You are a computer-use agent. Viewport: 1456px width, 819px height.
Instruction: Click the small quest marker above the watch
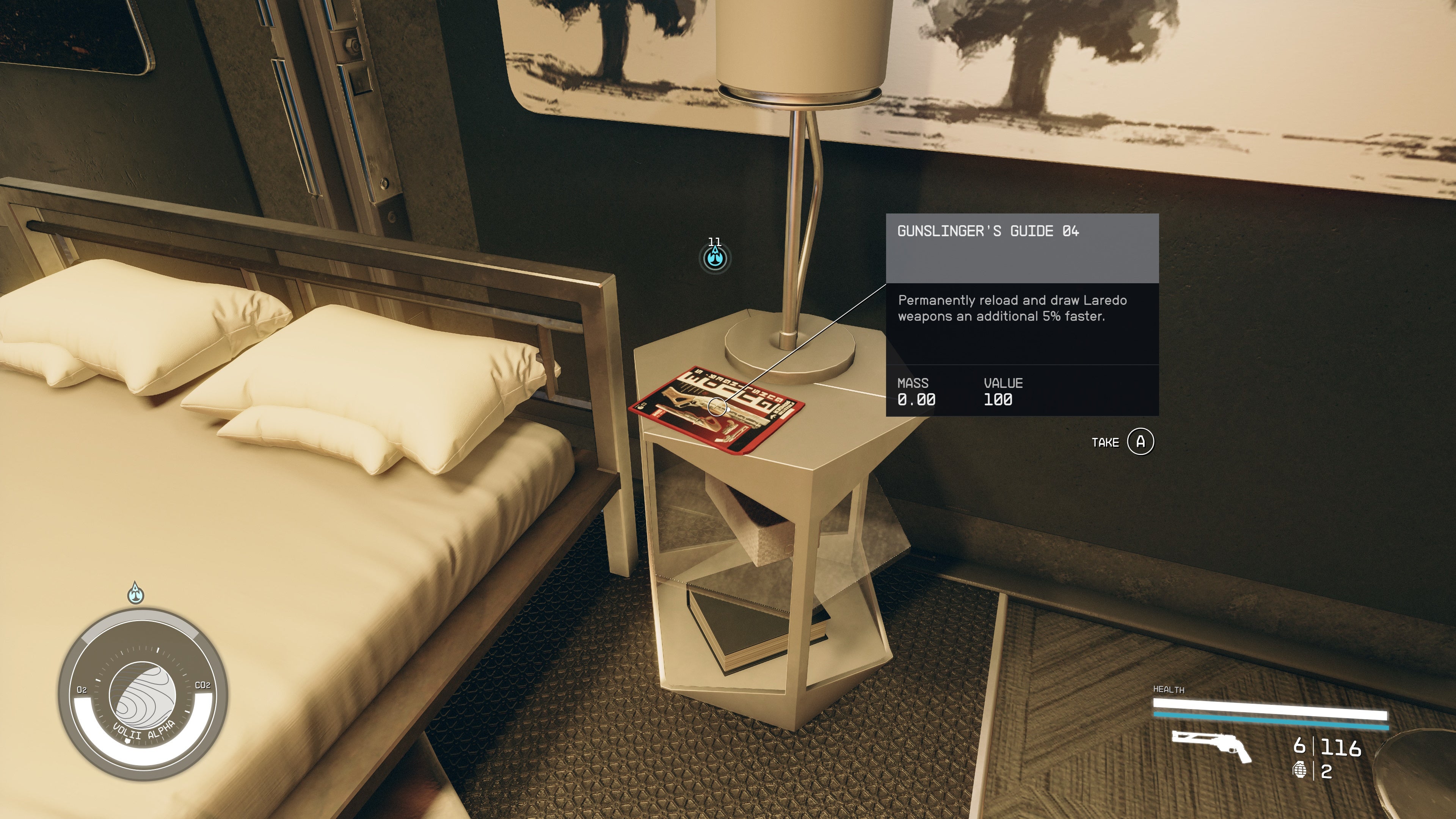[x=136, y=593]
